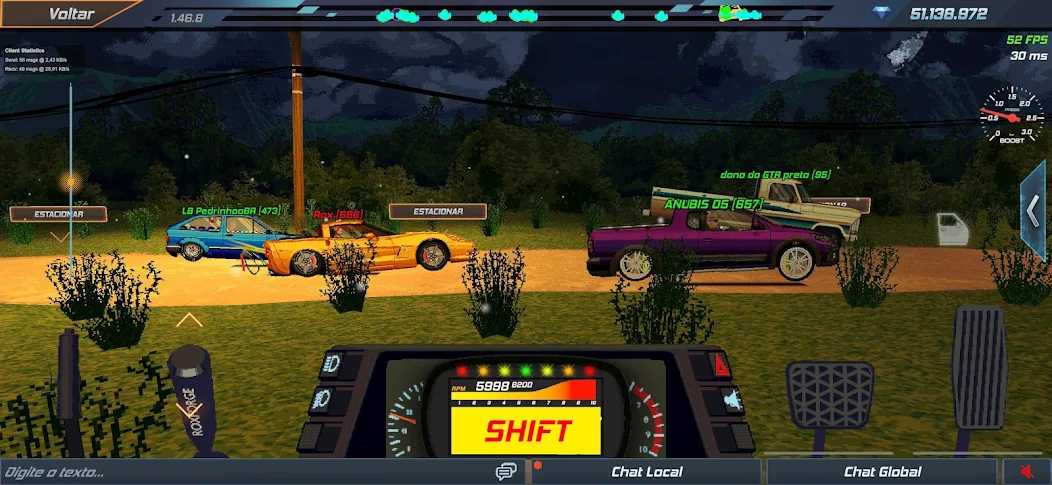Turn on the hazard warning triangle
1052x485 pixels.
(721, 365)
